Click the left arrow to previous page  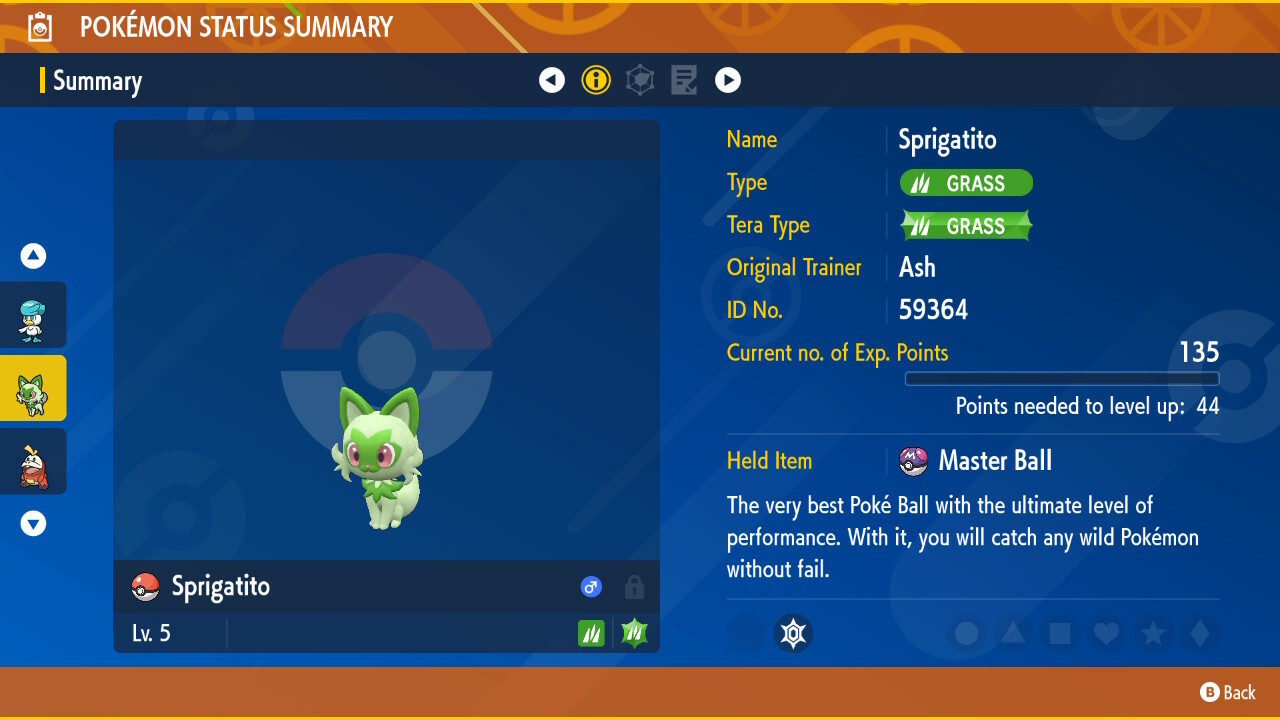552,80
